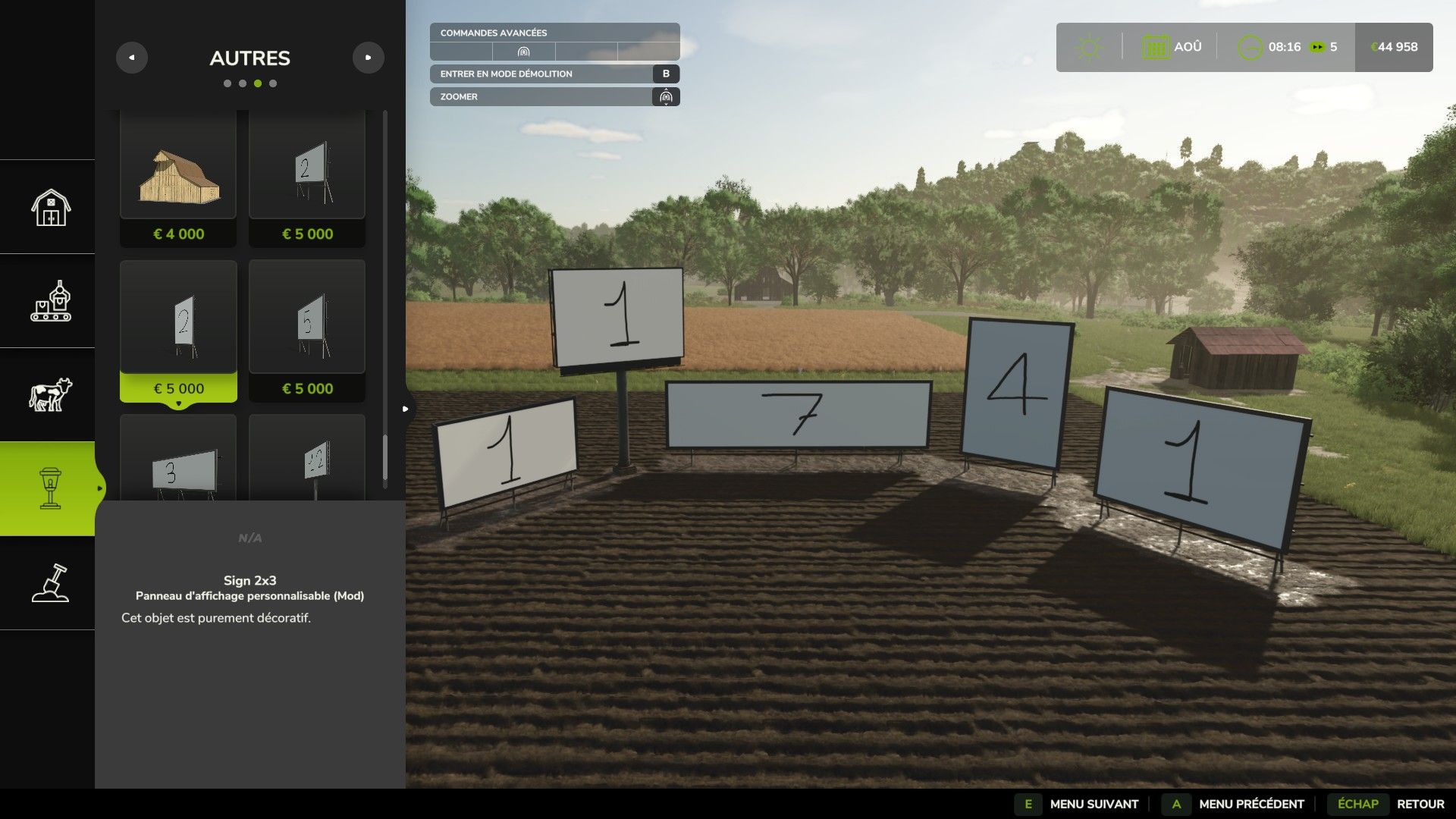Select the highlighted Sign 2x3 item
1456x819 pixels.
point(178,330)
